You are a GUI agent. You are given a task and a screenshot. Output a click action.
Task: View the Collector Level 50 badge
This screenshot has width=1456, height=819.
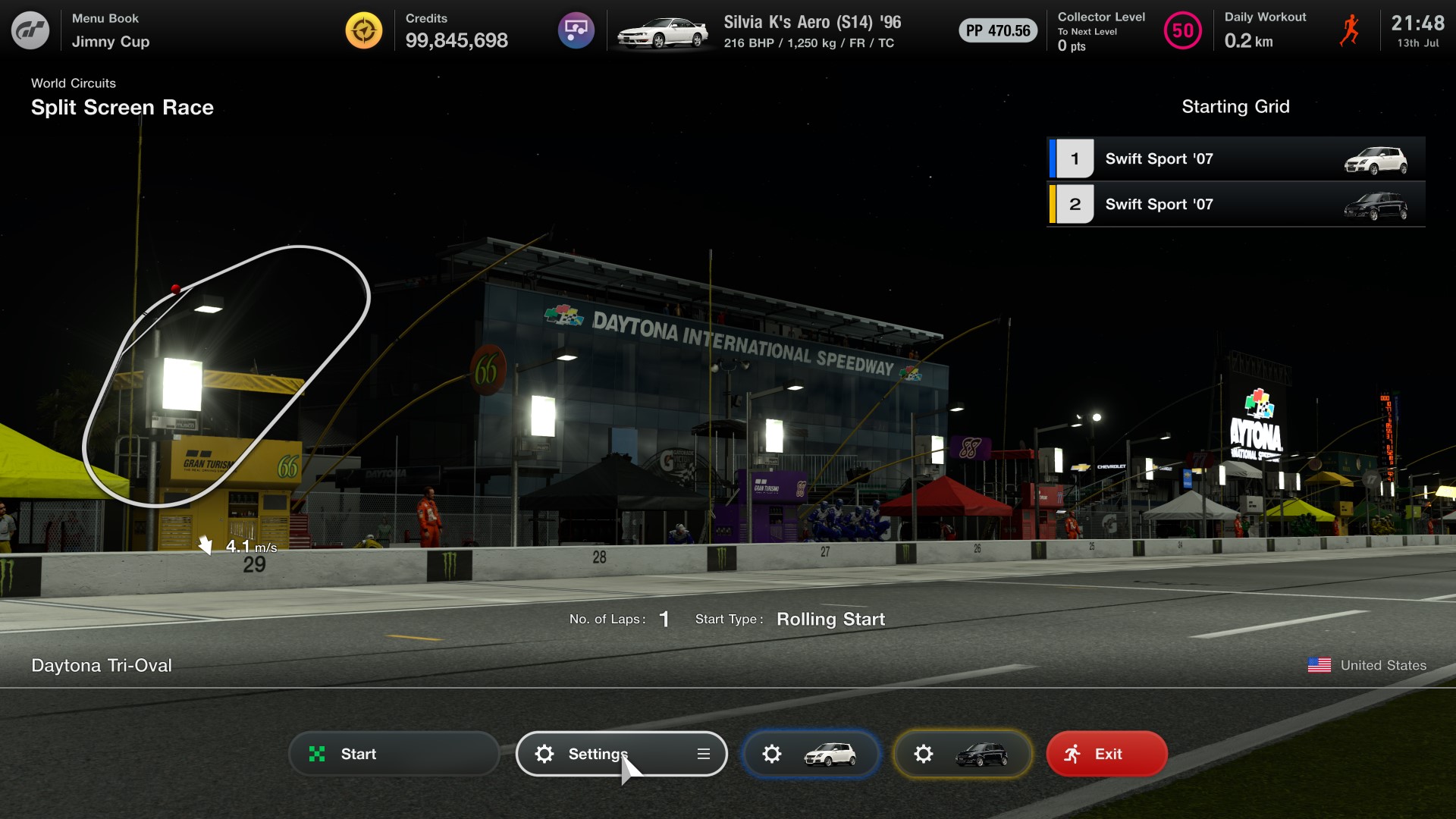tap(1182, 31)
